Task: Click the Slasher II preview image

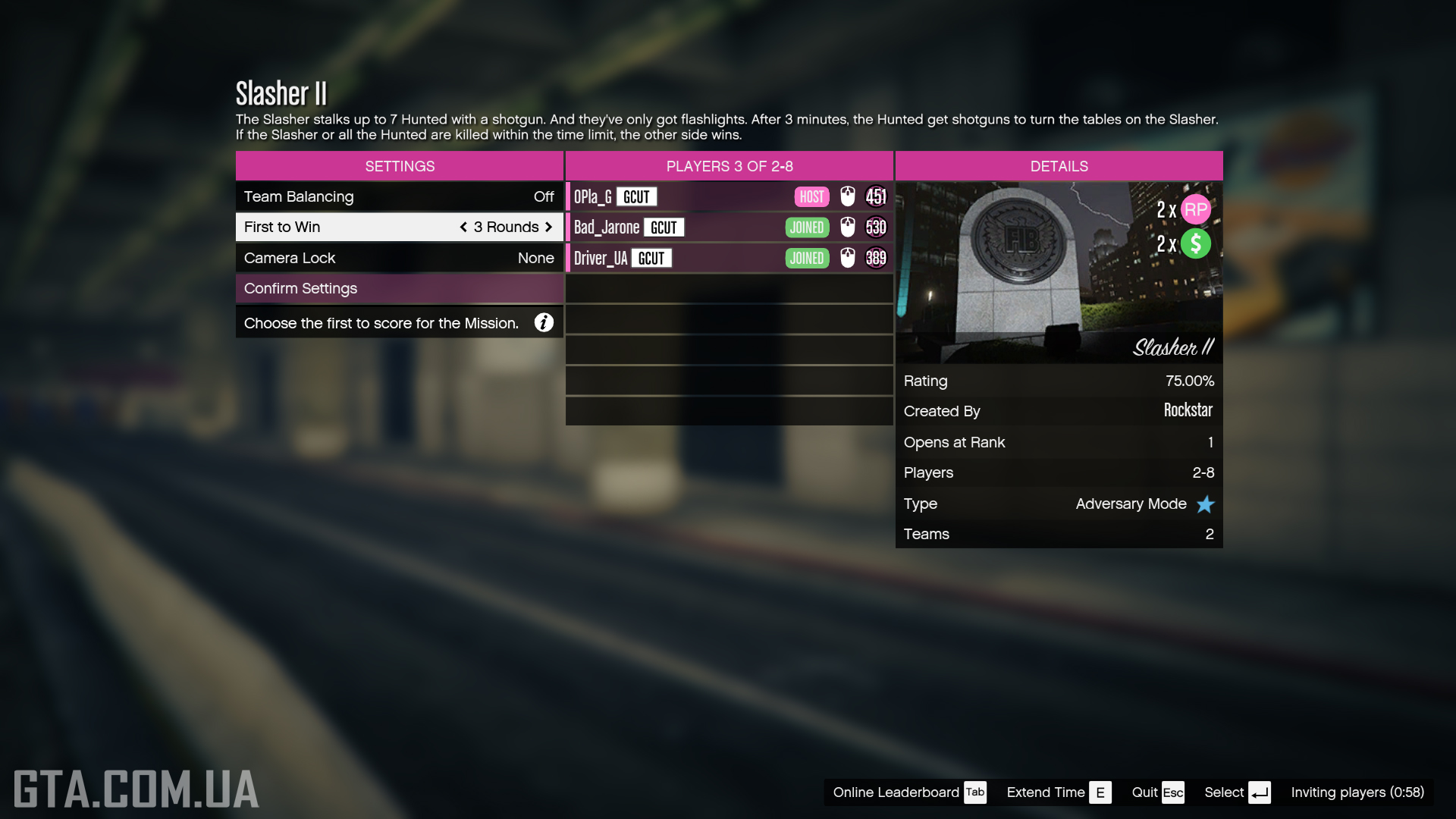Action: (x=1059, y=272)
